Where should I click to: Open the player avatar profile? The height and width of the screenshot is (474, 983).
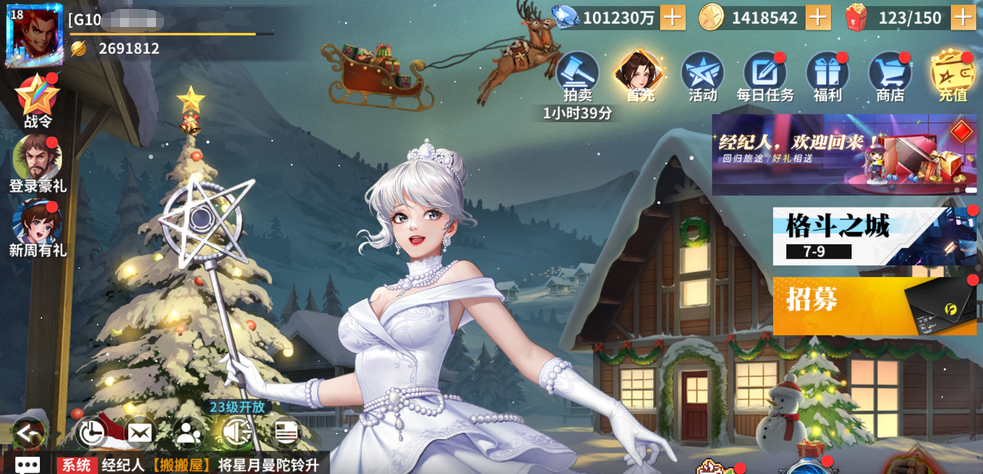(33, 34)
